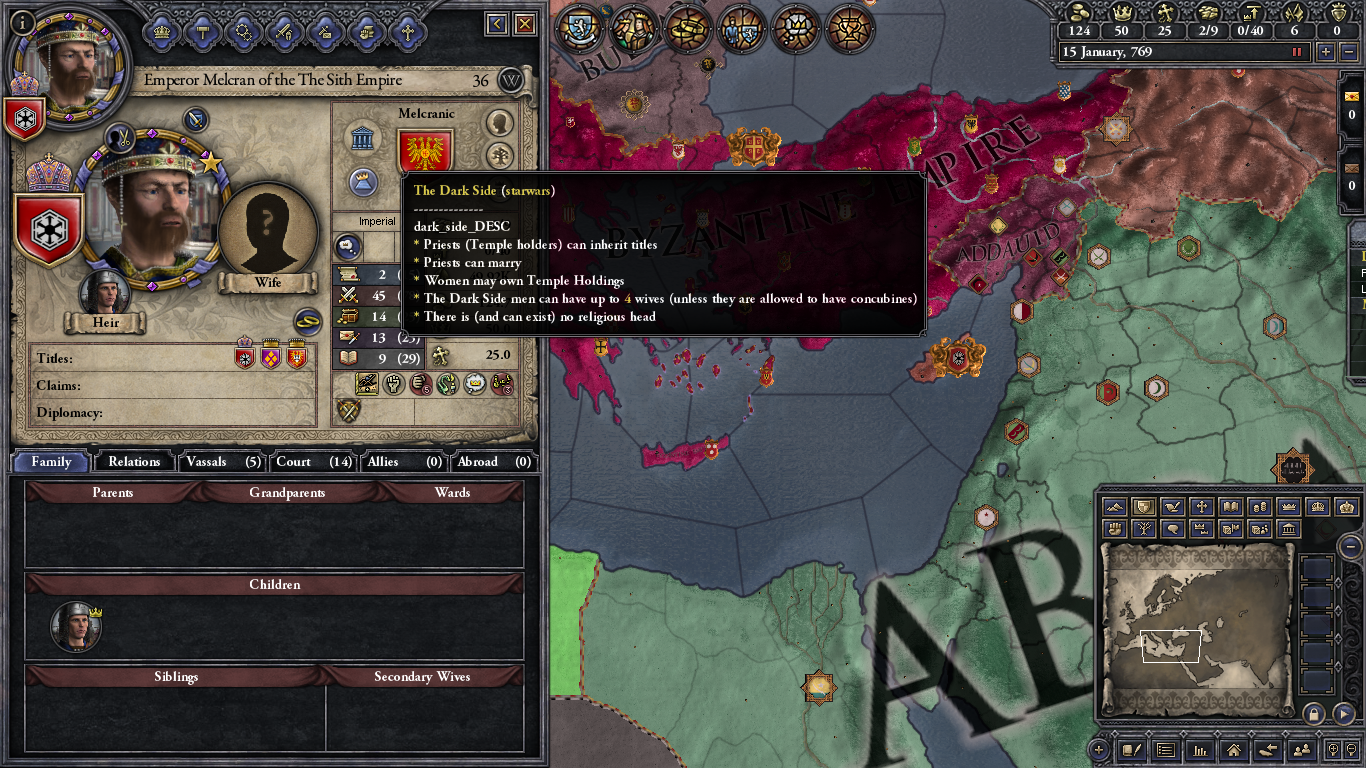Click the culture book map mode icon
This screenshot has width=1366, height=768.
[1232, 506]
